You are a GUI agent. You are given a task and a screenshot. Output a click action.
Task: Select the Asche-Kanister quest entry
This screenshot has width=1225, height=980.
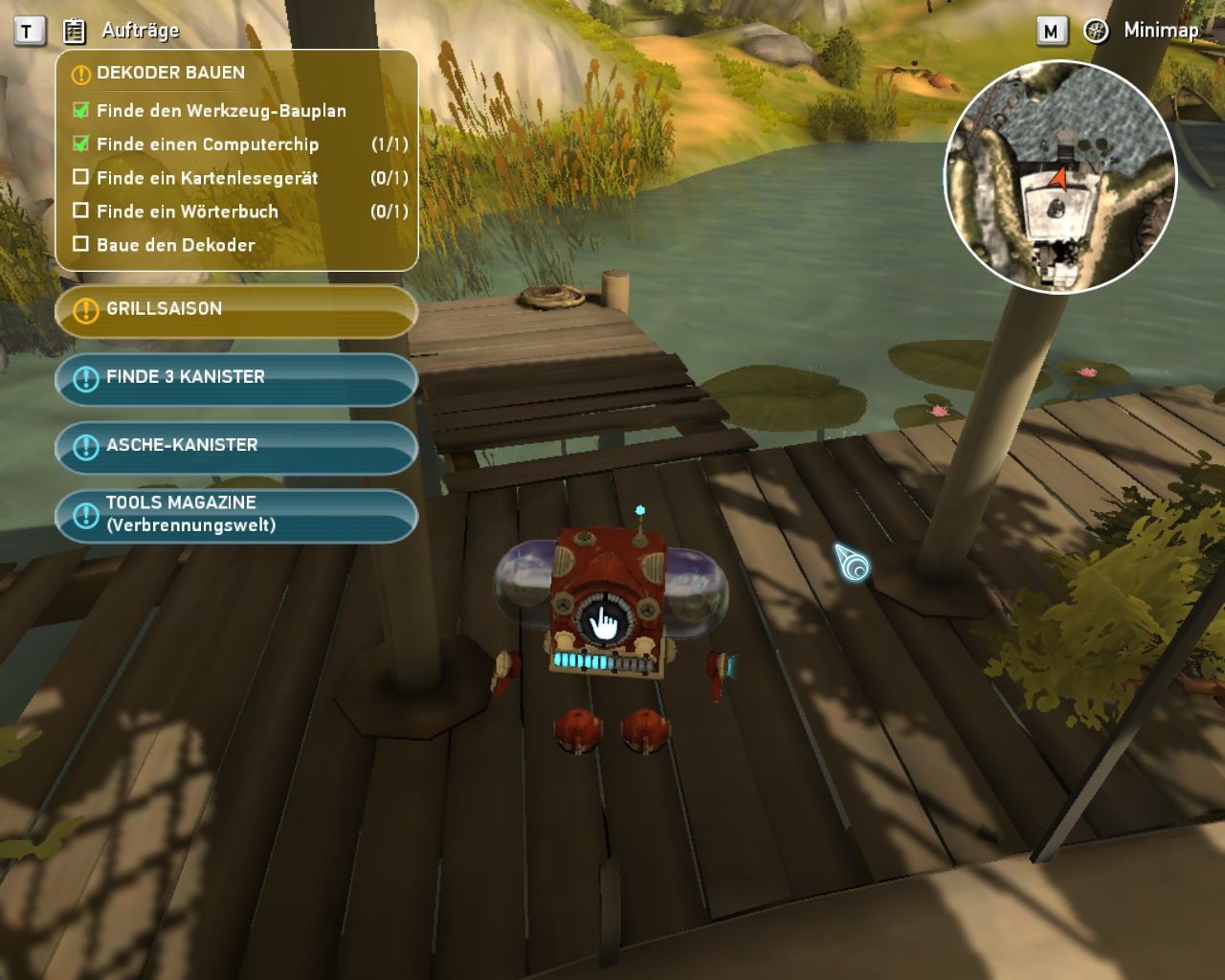[x=235, y=446]
